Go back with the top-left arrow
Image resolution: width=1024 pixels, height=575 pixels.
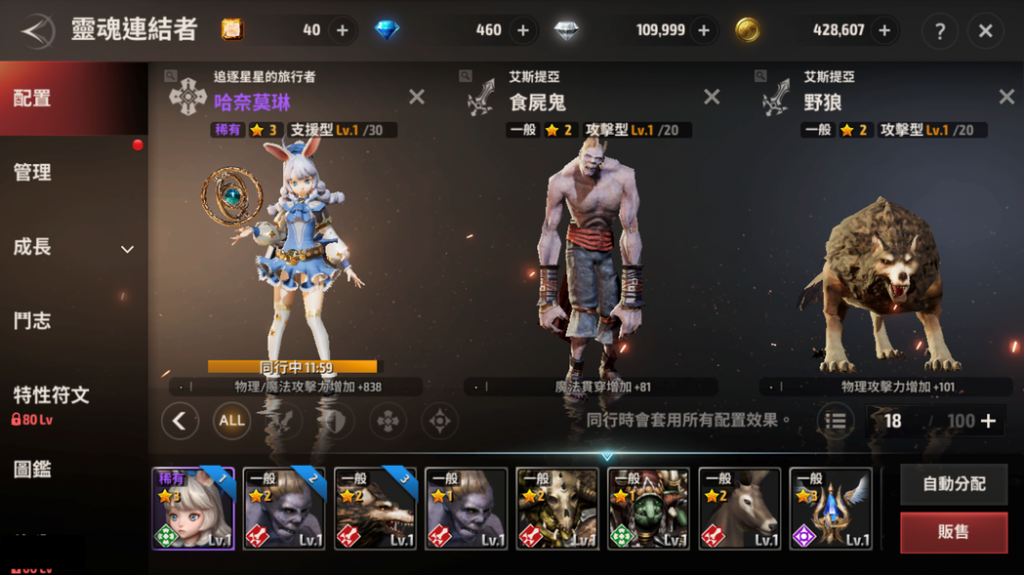click(x=36, y=30)
